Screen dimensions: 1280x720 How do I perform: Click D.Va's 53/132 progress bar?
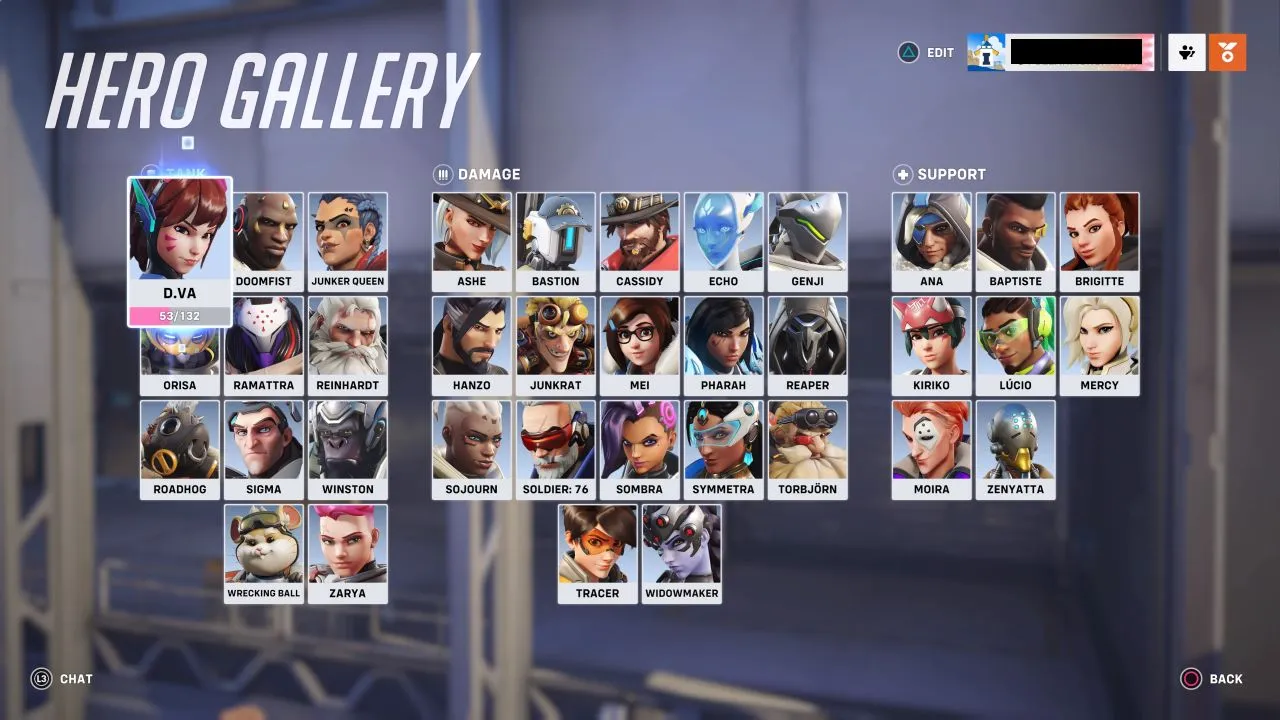click(x=179, y=318)
